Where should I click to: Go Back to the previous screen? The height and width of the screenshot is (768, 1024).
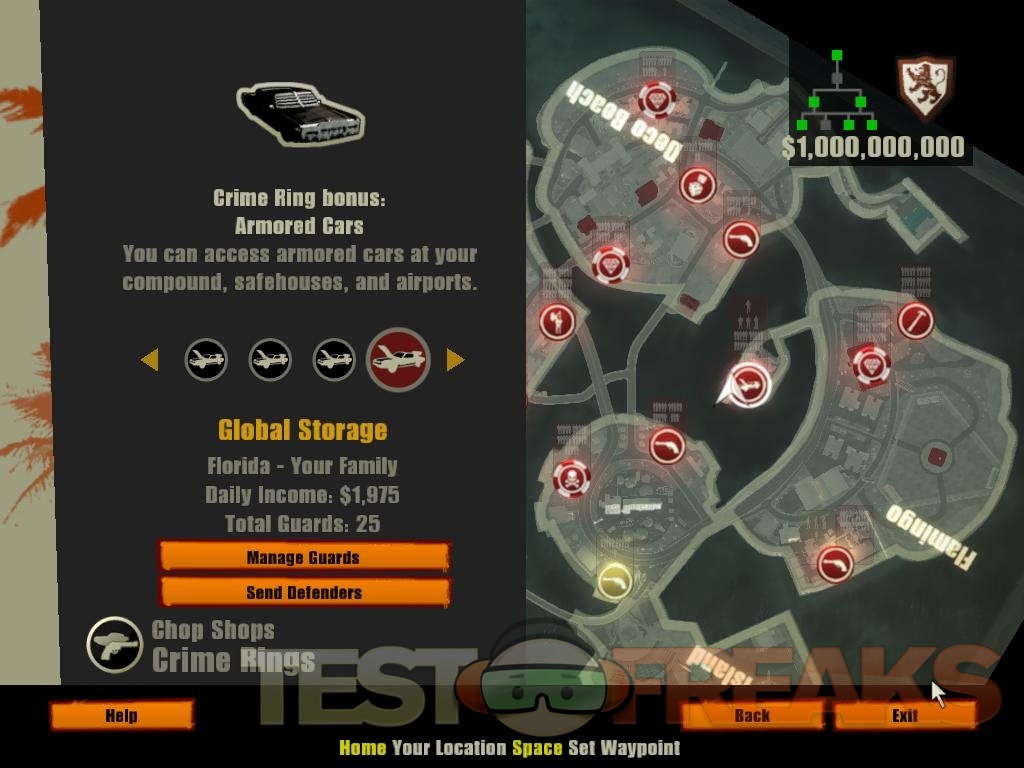(x=752, y=715)
